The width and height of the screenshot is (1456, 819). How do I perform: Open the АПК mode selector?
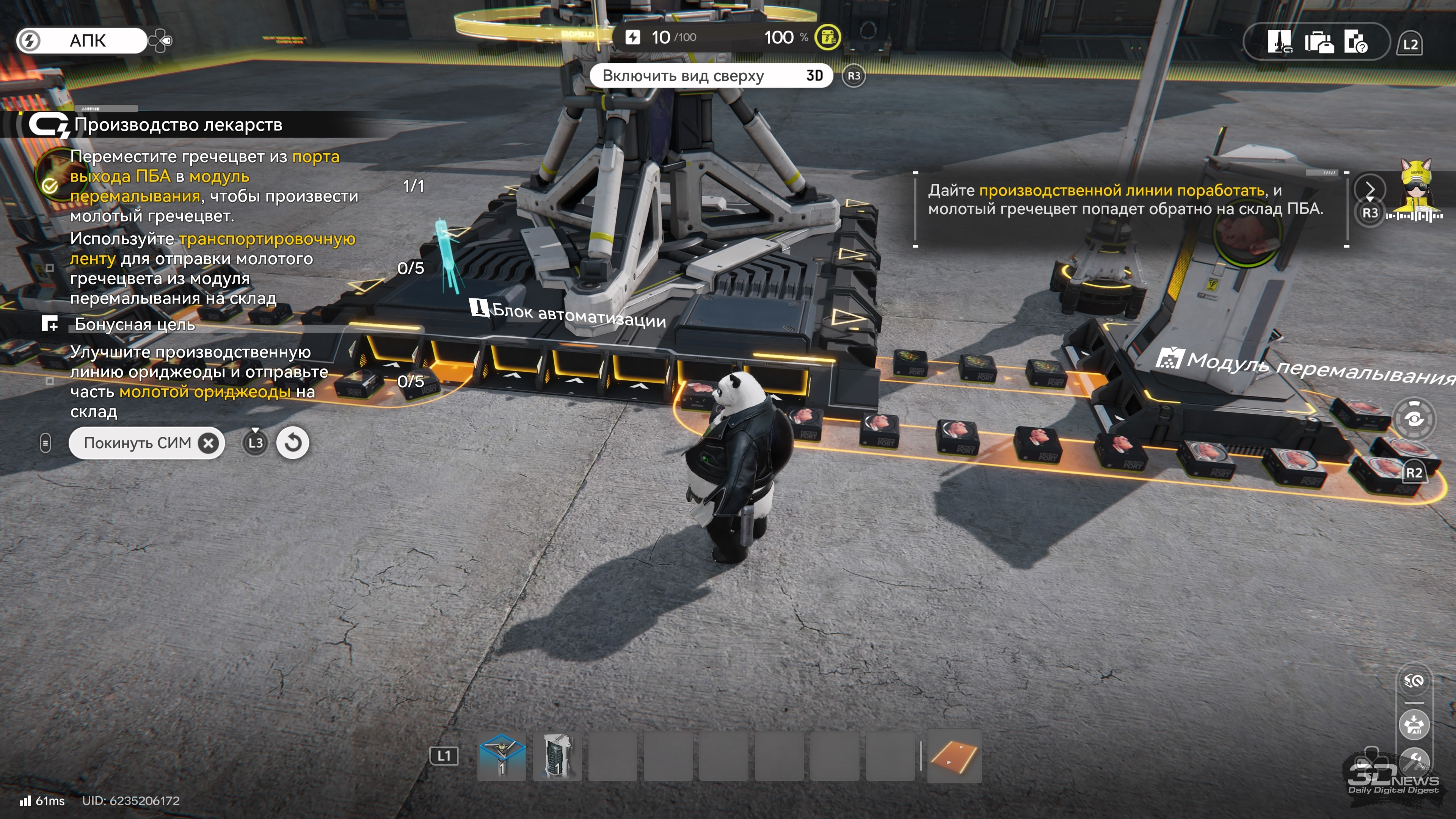pyautogui.click(x=82, y=41)
